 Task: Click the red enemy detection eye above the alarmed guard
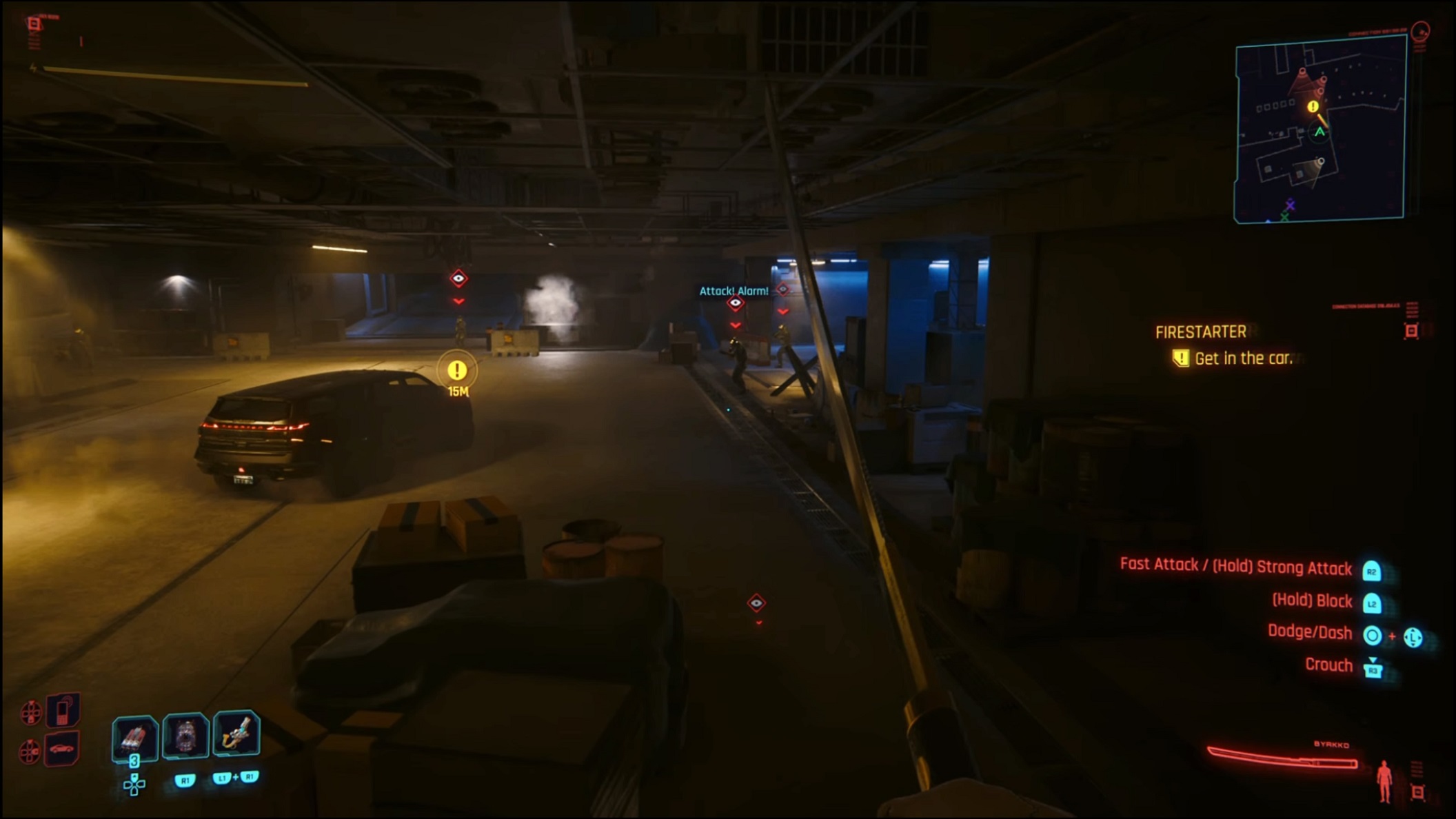pos(737,303)
